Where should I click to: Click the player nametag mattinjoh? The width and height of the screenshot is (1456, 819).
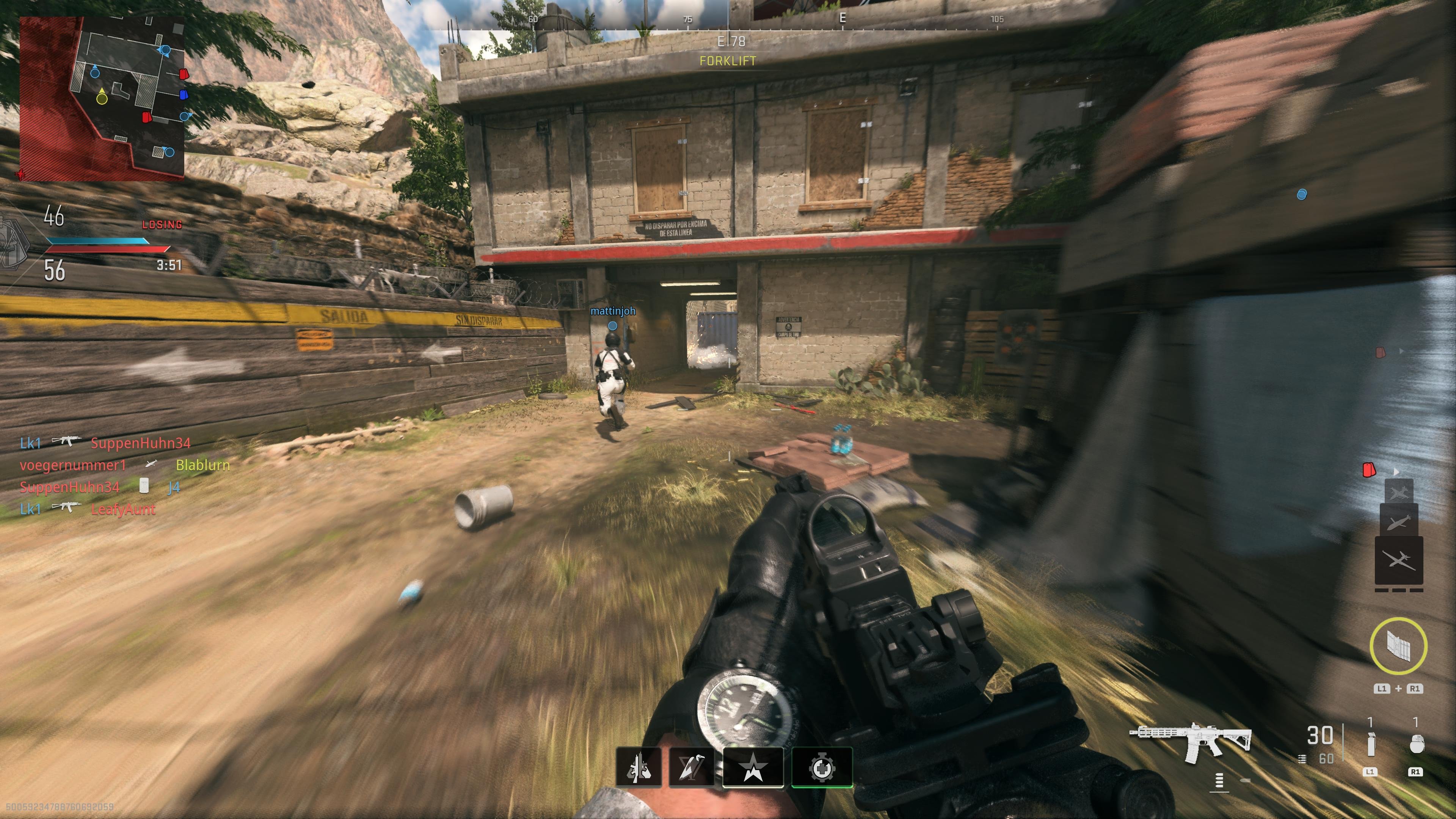(x=613, y=311)
